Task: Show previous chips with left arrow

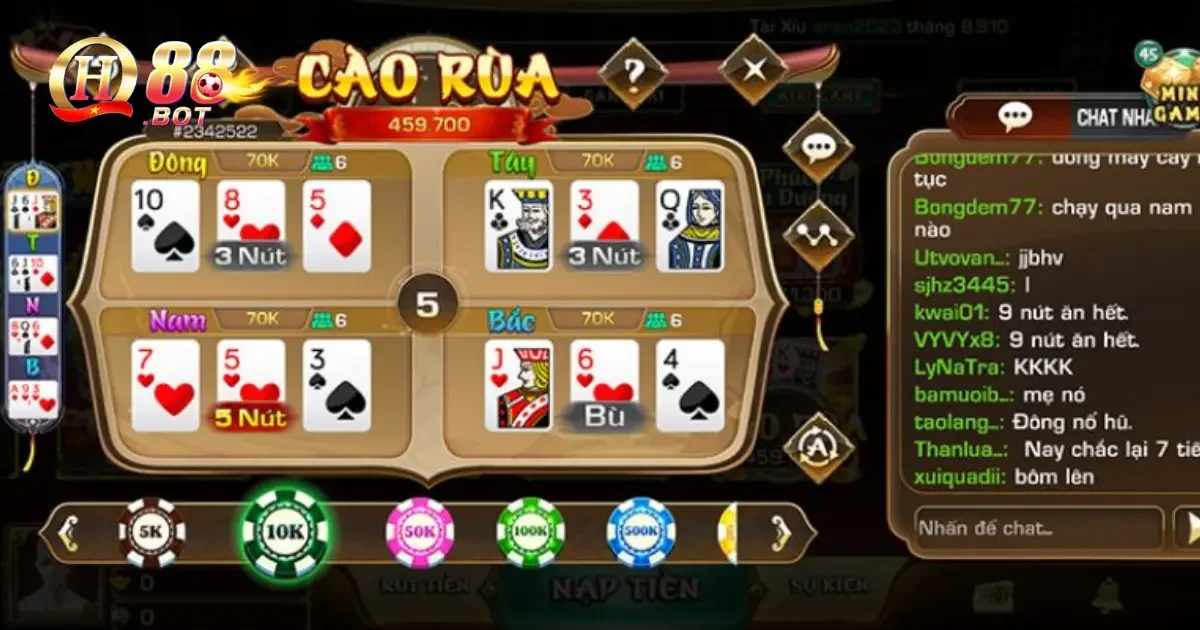Action: click(x=66, y=532)
